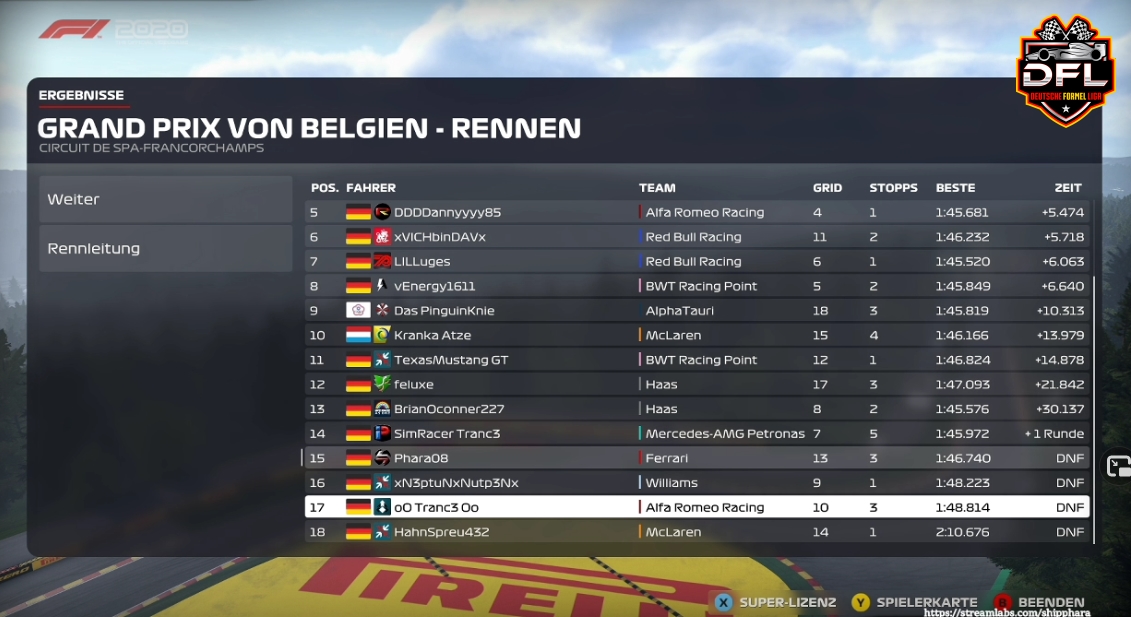Select LILLuges in the results list
Viewport: 1131px width, 617px height.
pos(696,261)
